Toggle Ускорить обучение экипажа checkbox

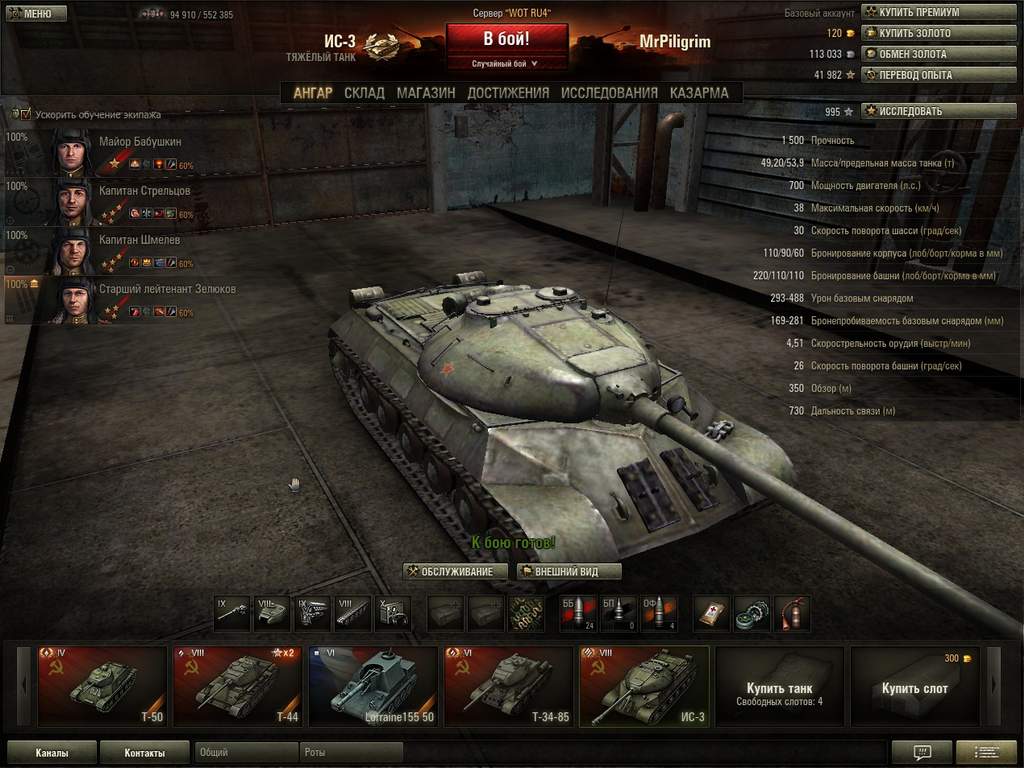tap(26, 114)
